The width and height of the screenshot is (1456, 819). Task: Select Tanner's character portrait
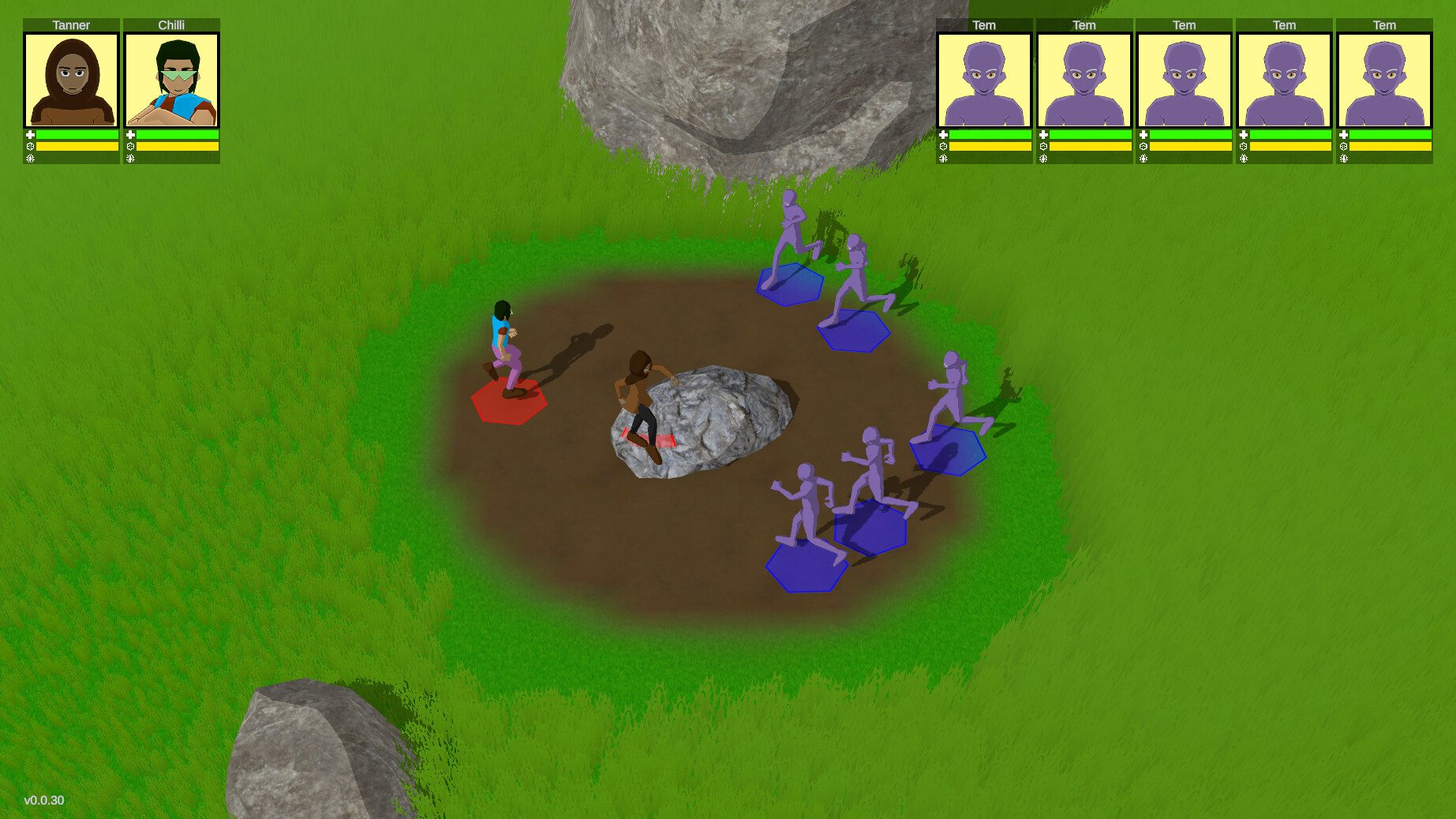click(x=70, y=79)
